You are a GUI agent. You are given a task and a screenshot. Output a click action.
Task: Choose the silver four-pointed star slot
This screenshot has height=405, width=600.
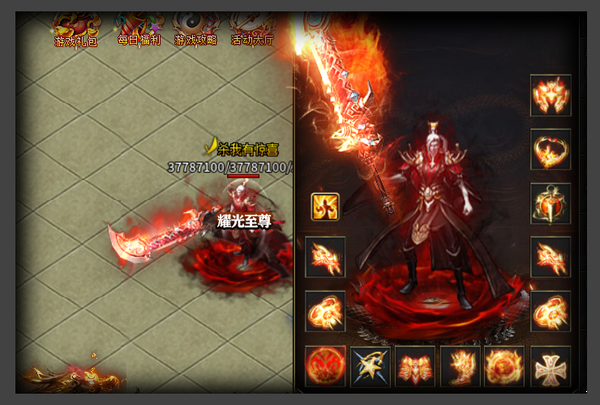pos(370,366)
